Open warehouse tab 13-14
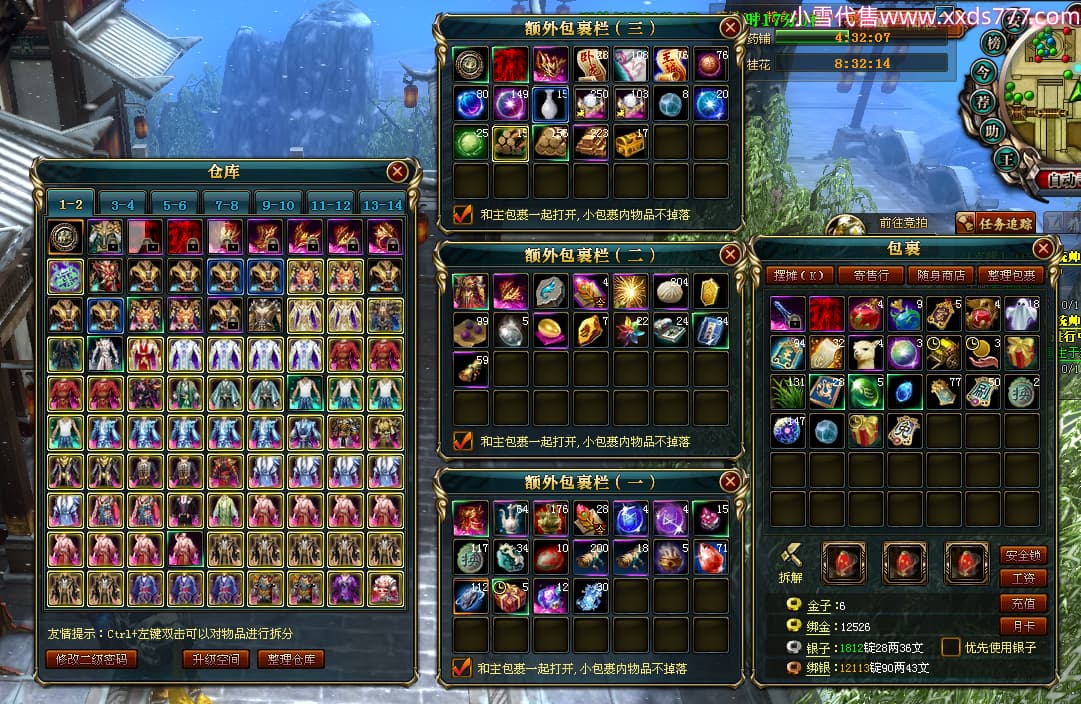Image resolution: width=1081 pixels, height=704 pixels. click(381, 204)
